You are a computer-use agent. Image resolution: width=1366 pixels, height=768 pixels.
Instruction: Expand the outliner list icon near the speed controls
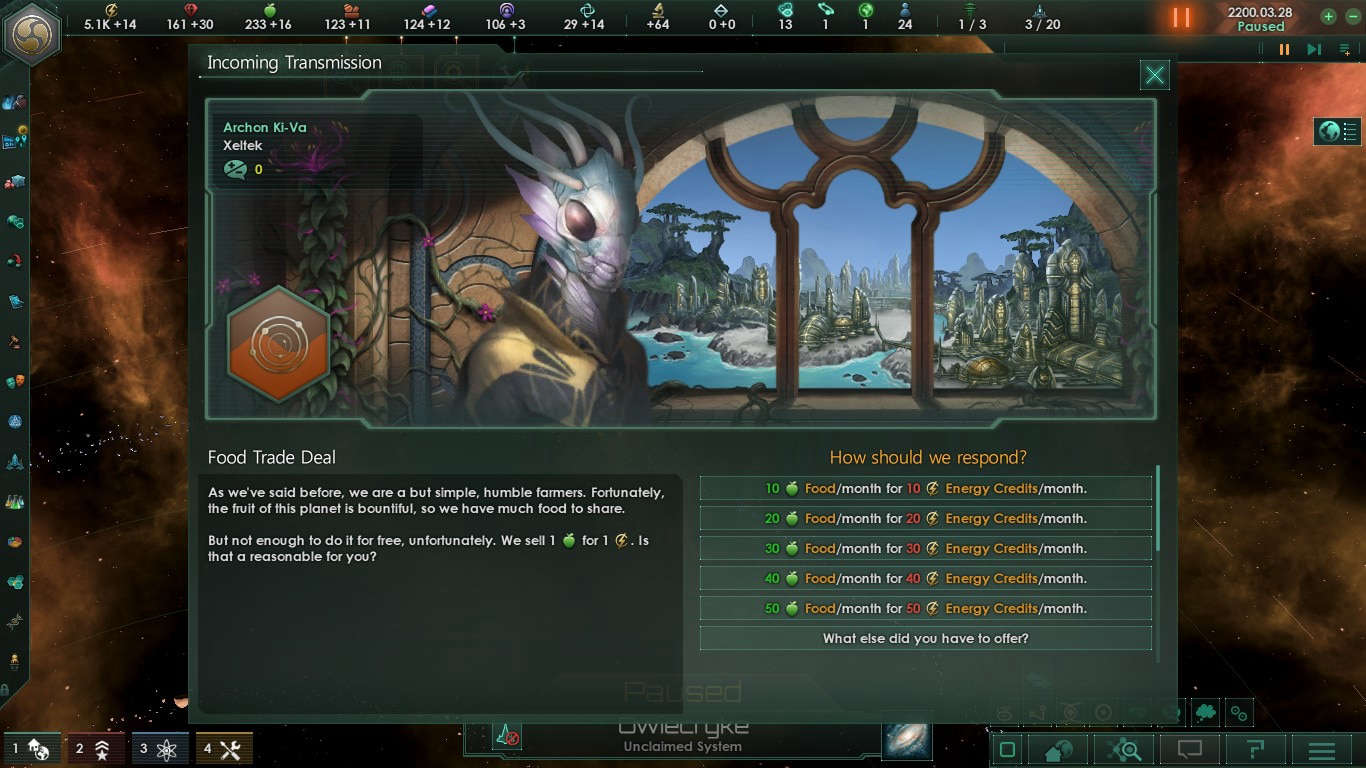(1345, 48)
